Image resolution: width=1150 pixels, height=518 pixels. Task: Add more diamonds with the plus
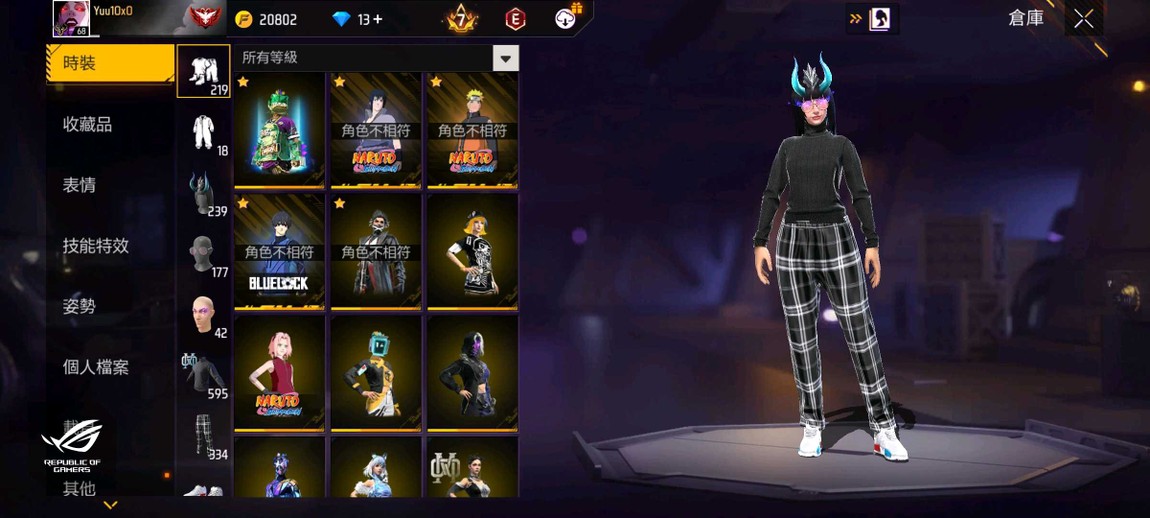377,19
